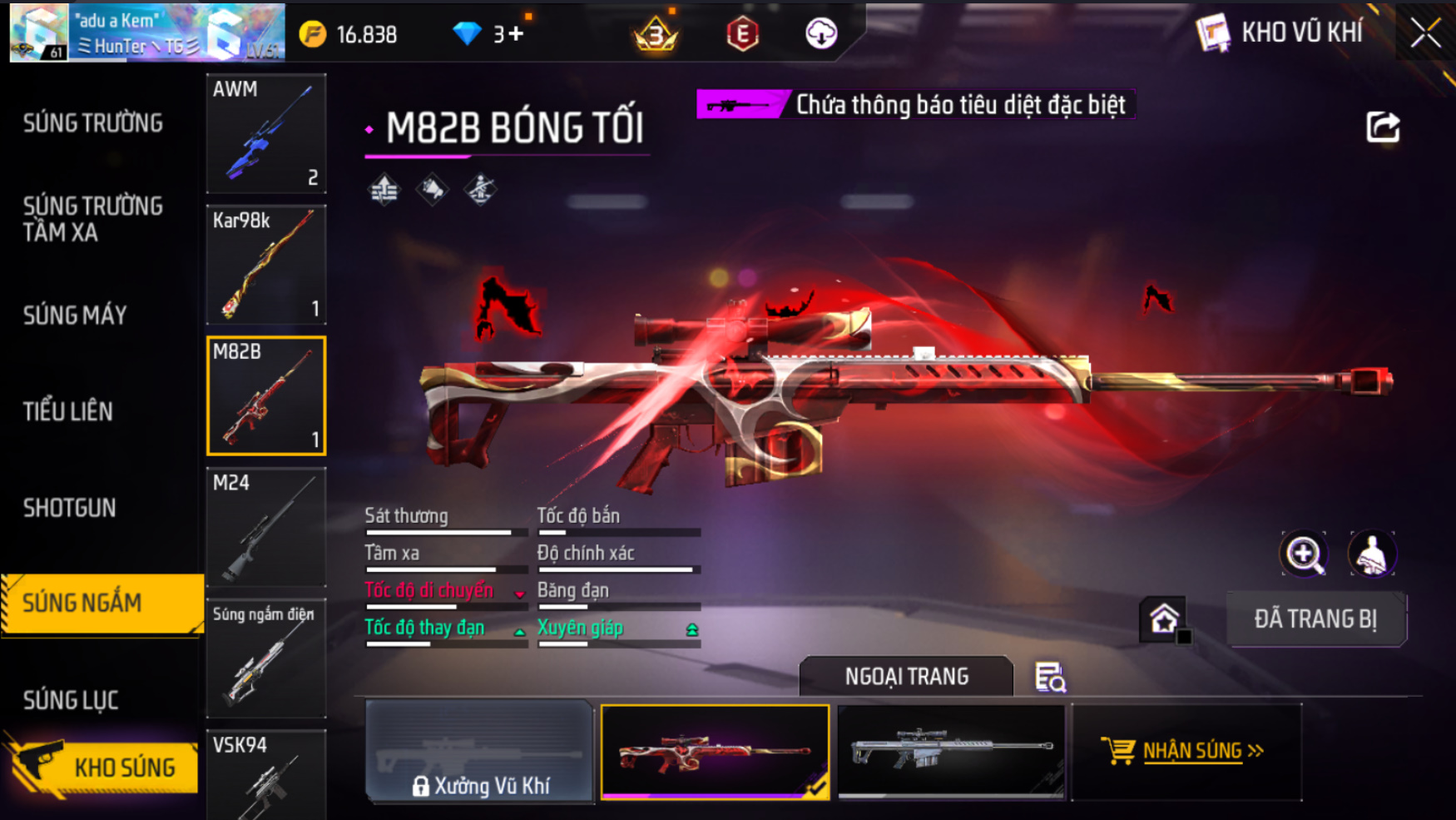Share the M82B Bóng Tối skin

(1383, 127)
